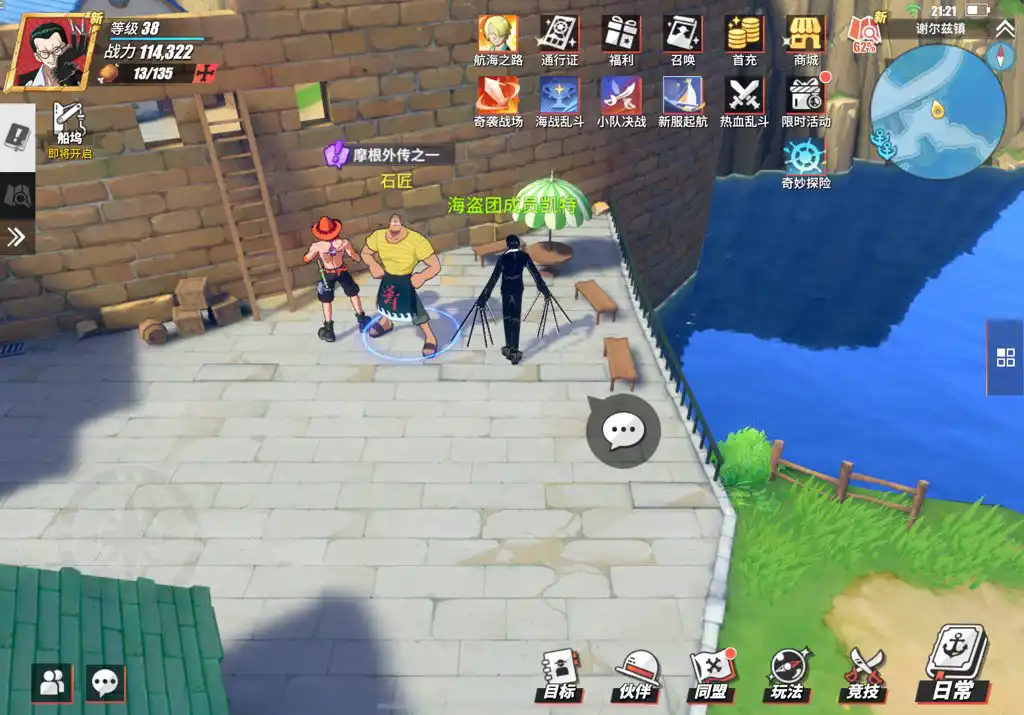This screenshot has height=715, width=1024.
Task: Open the circular minimap
Action: [x=937, y=111]
